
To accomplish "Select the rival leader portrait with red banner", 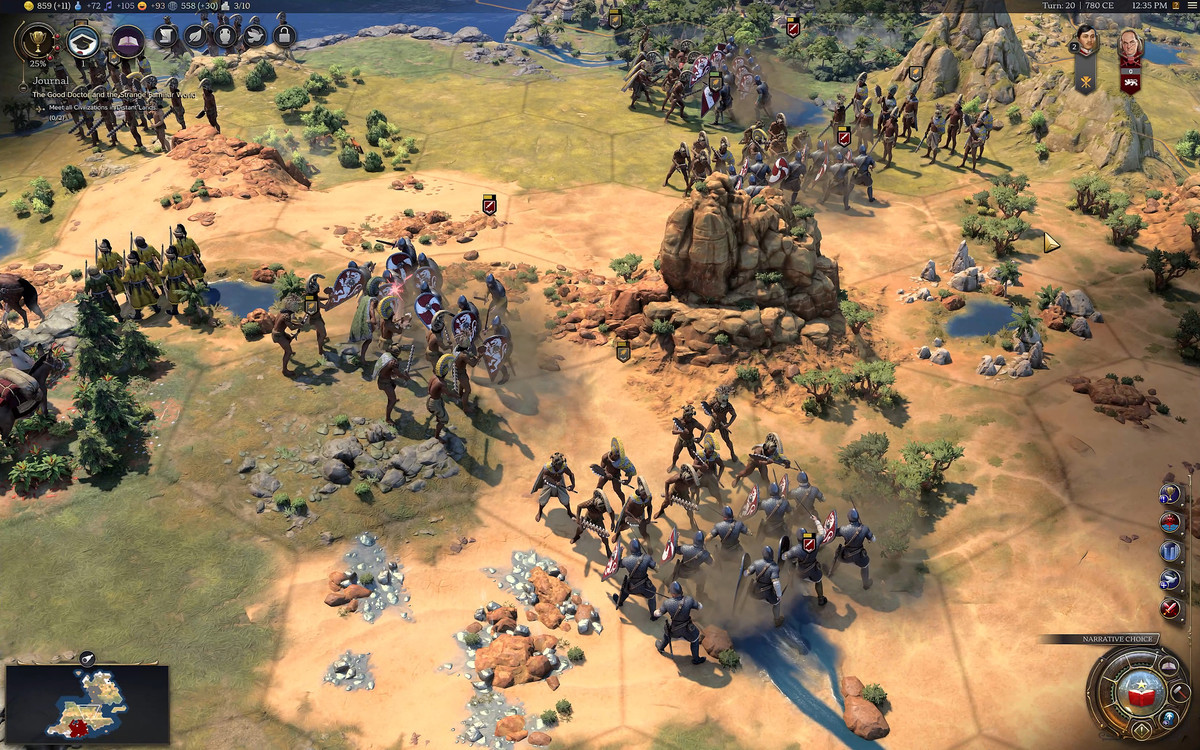I will click(1130, 45).
